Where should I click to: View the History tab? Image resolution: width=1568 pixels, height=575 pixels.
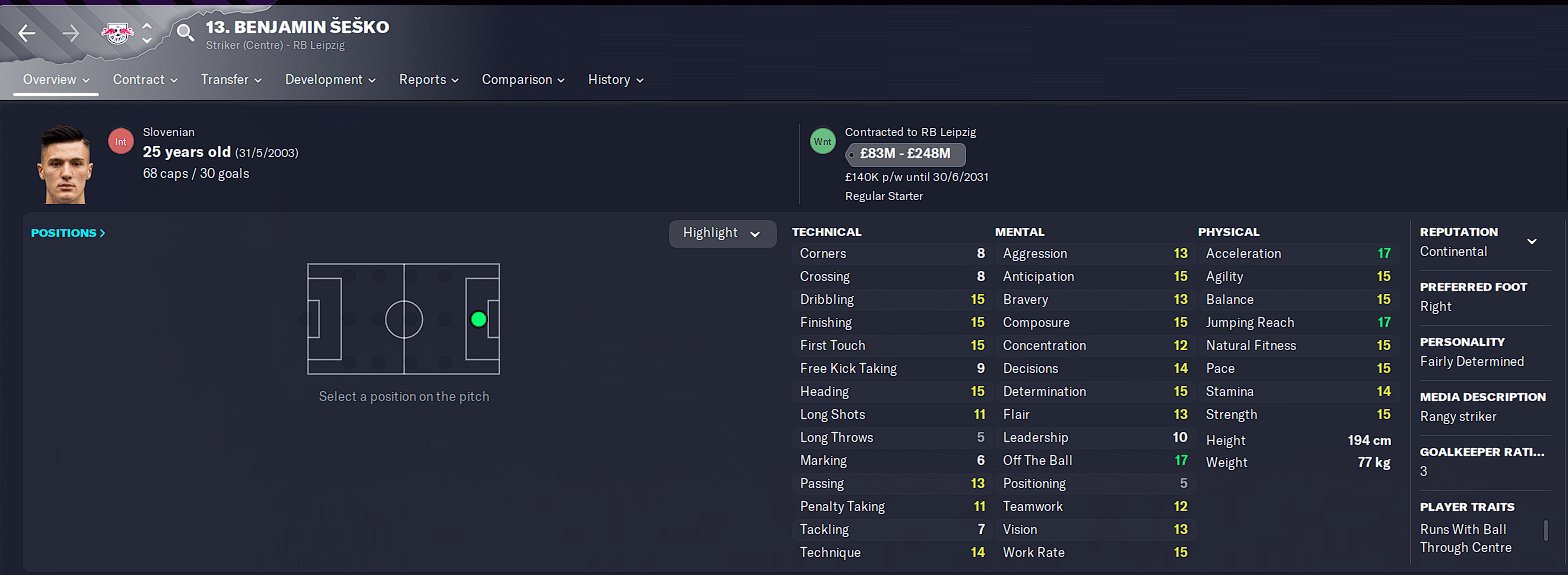(x=615, y=79)
